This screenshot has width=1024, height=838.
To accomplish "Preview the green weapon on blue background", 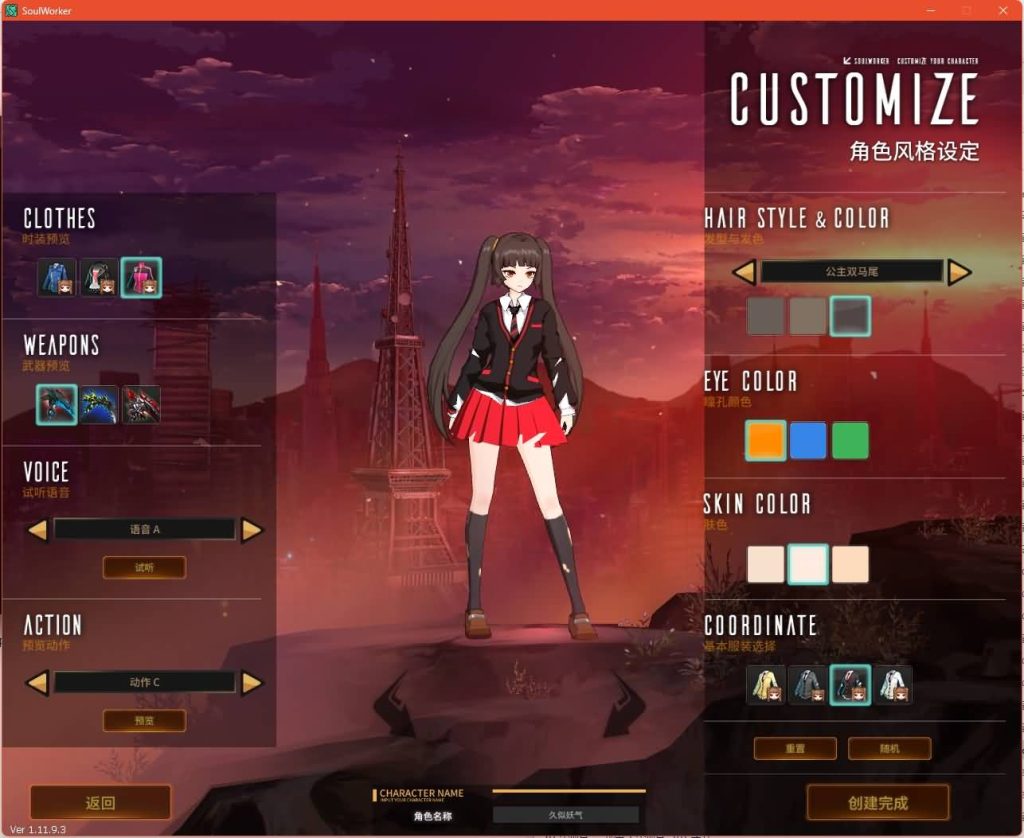I will [99, 404].
